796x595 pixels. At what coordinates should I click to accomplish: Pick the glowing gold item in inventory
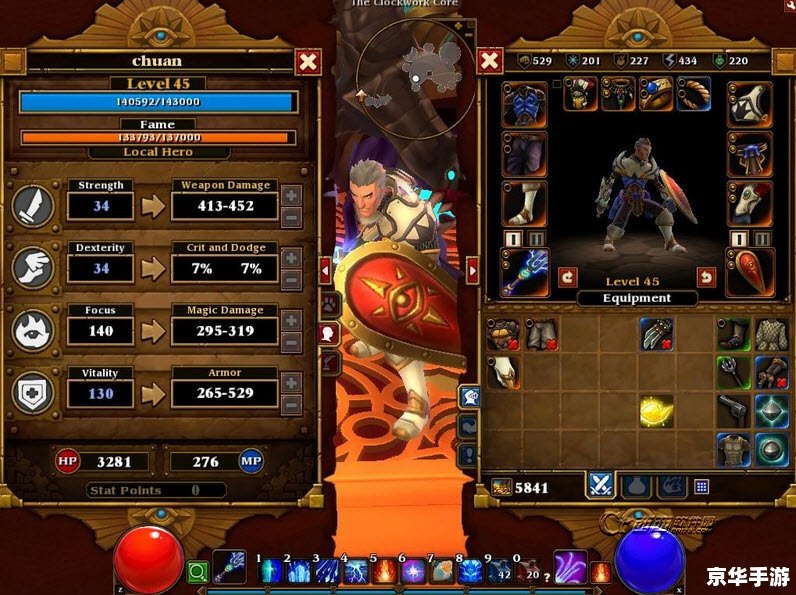pyautogui.click(x=654, y=409)
